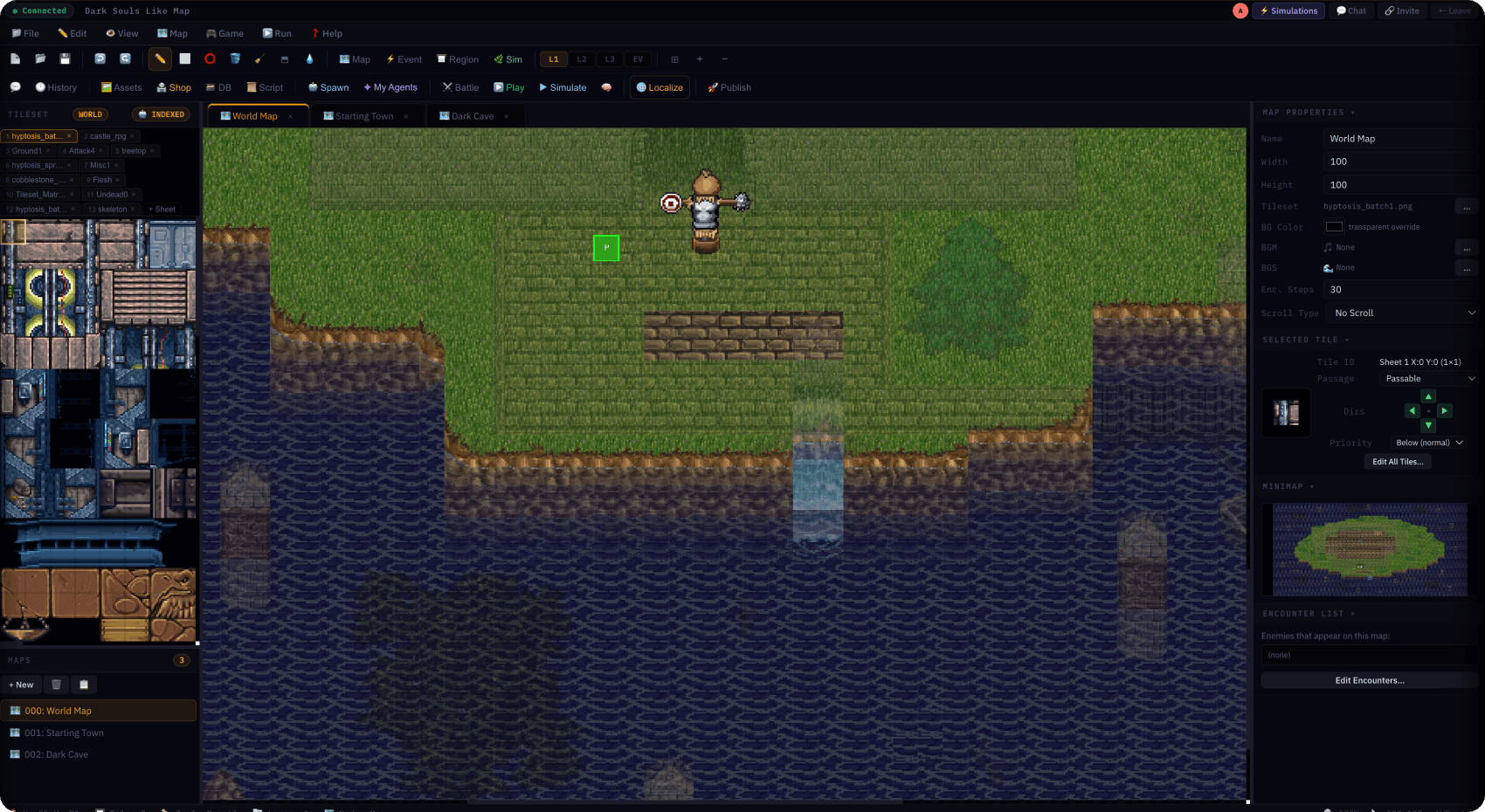Open the Help menu
1485x812 pixels.
(x=327, y=33)
